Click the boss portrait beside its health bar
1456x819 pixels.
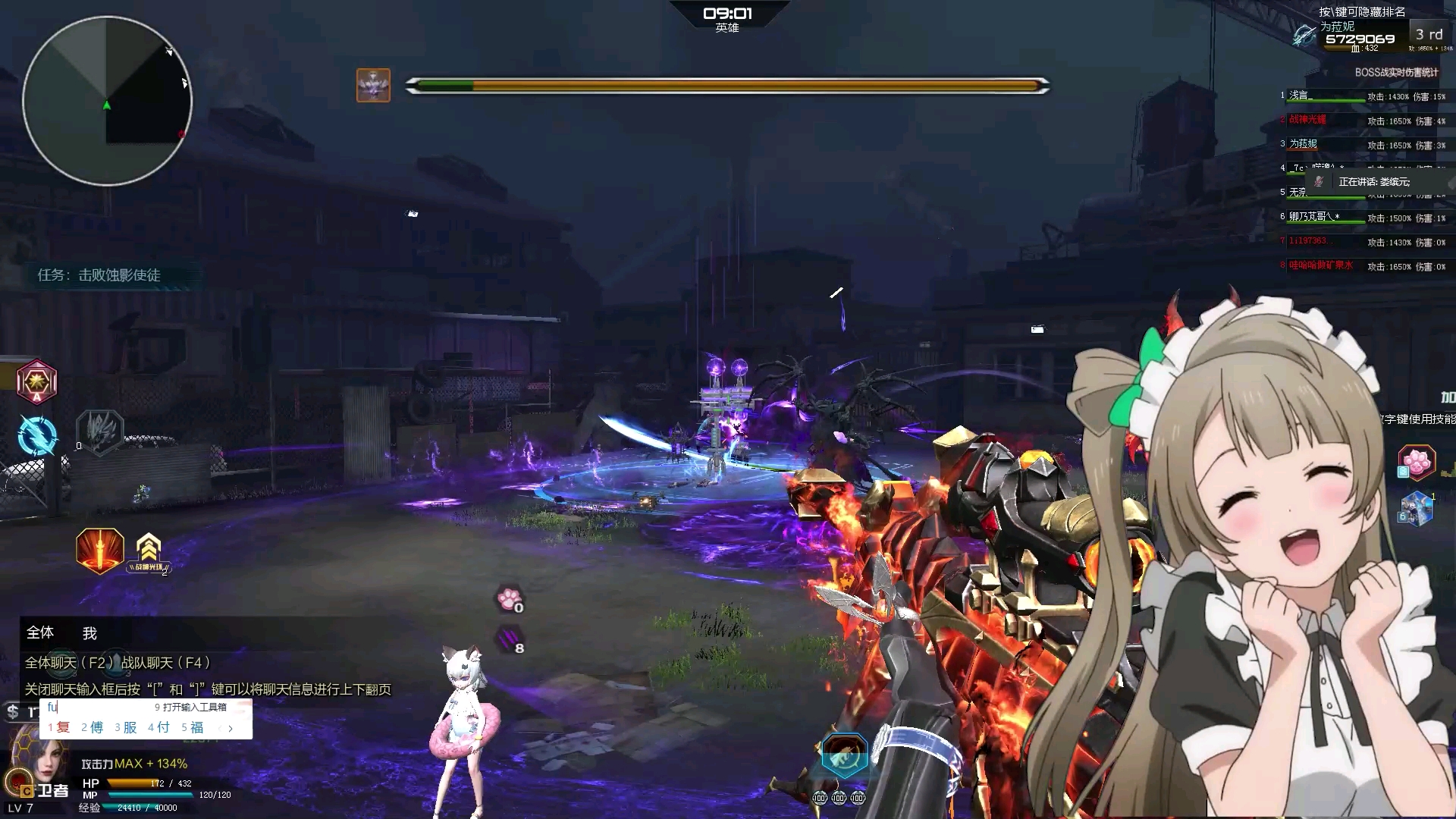point(372,86)
